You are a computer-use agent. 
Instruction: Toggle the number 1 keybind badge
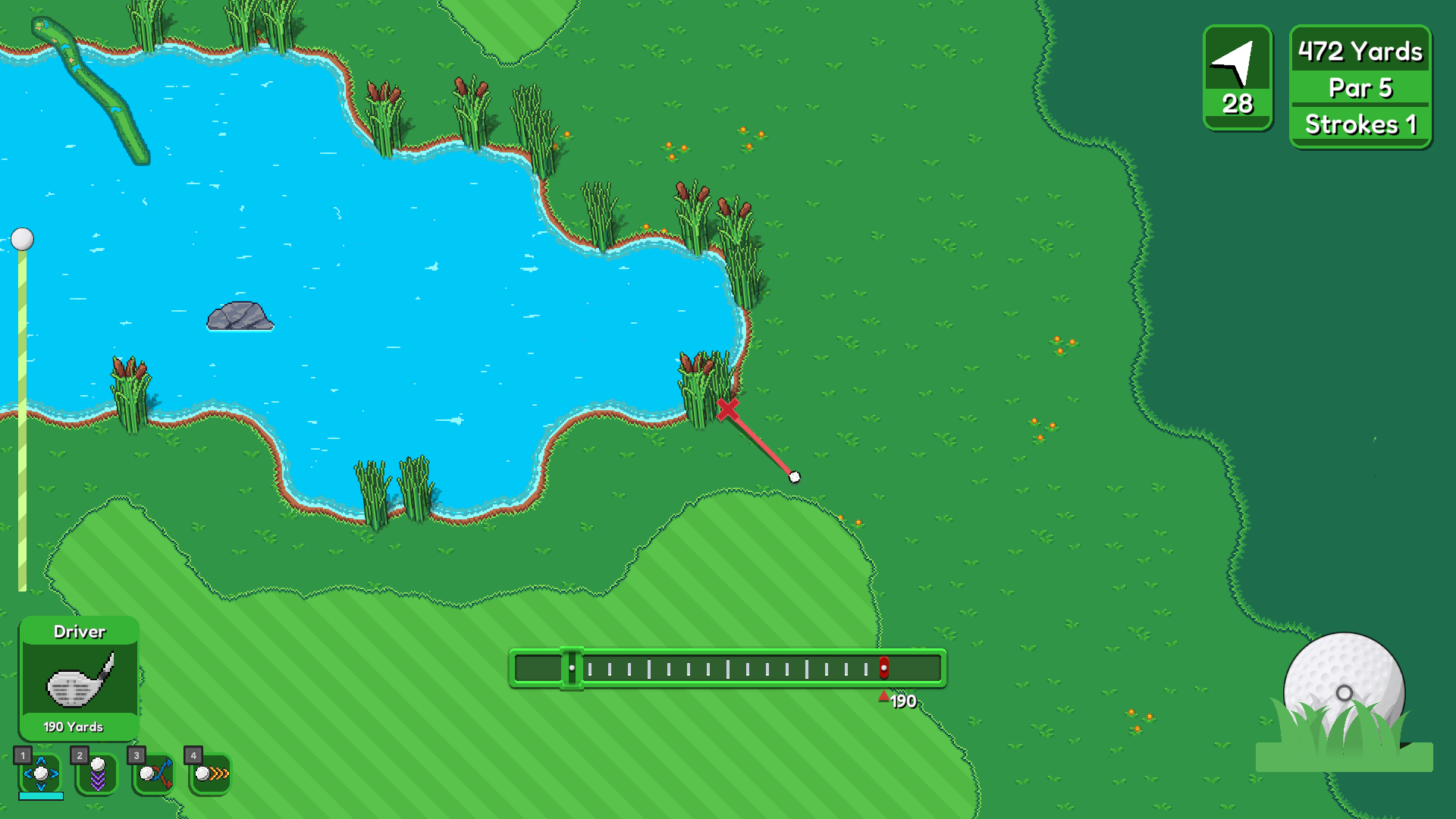point(24,755)
